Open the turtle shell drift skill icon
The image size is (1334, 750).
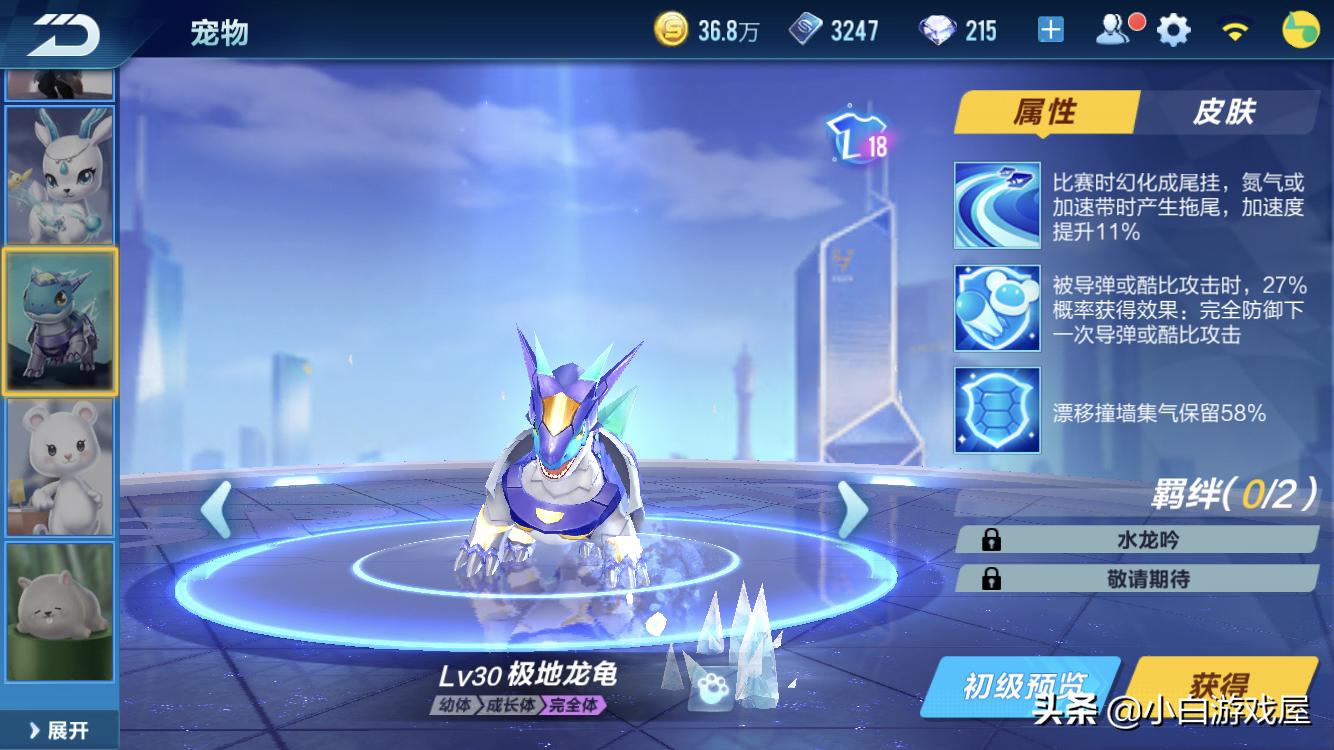click(997, 413)
